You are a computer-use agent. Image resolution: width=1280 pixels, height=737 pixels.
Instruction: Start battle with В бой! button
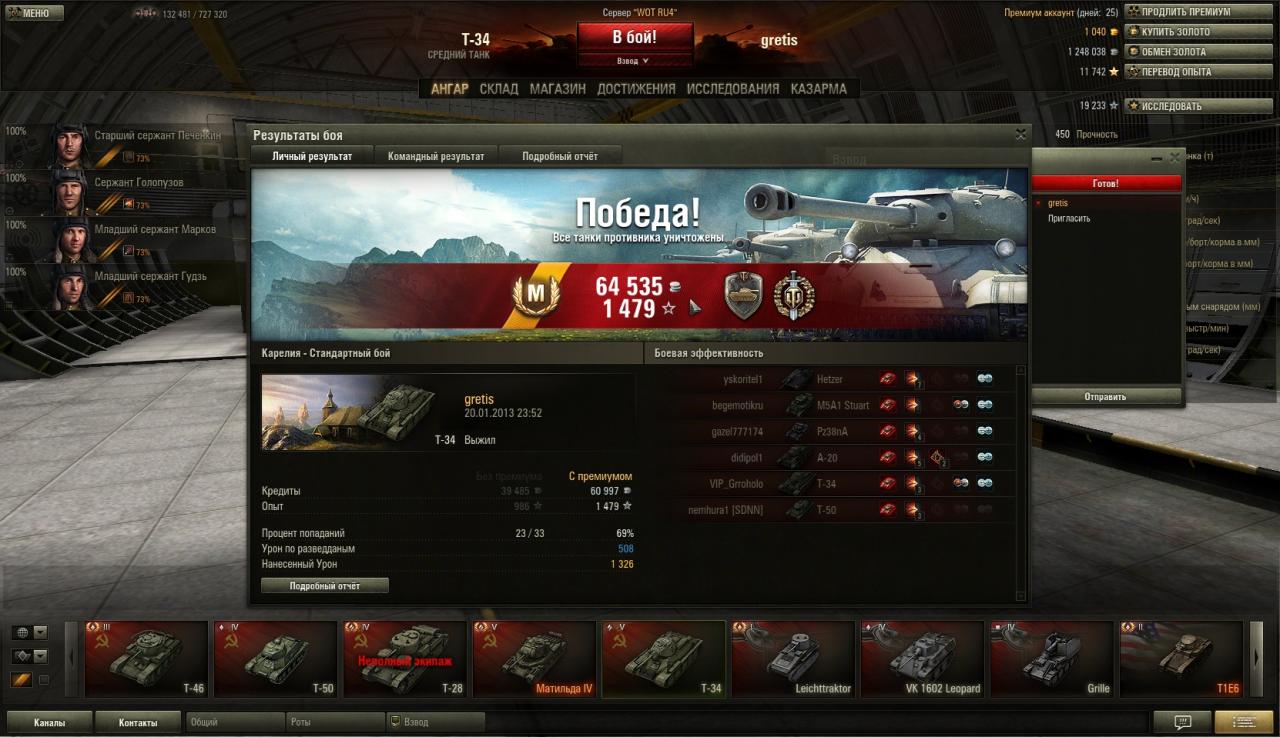634,37
